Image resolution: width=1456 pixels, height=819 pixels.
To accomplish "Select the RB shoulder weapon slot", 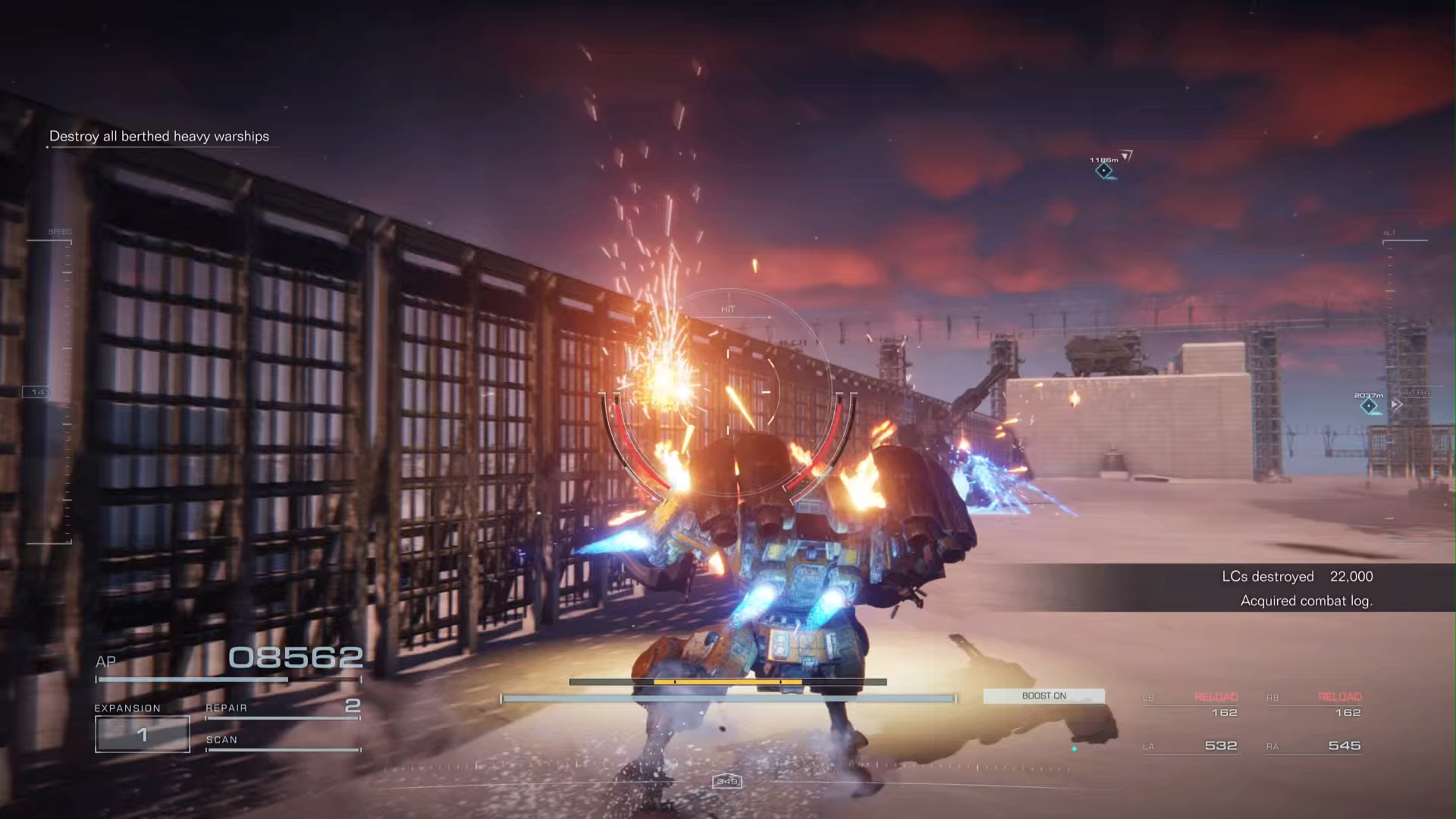I will 1314,704.
